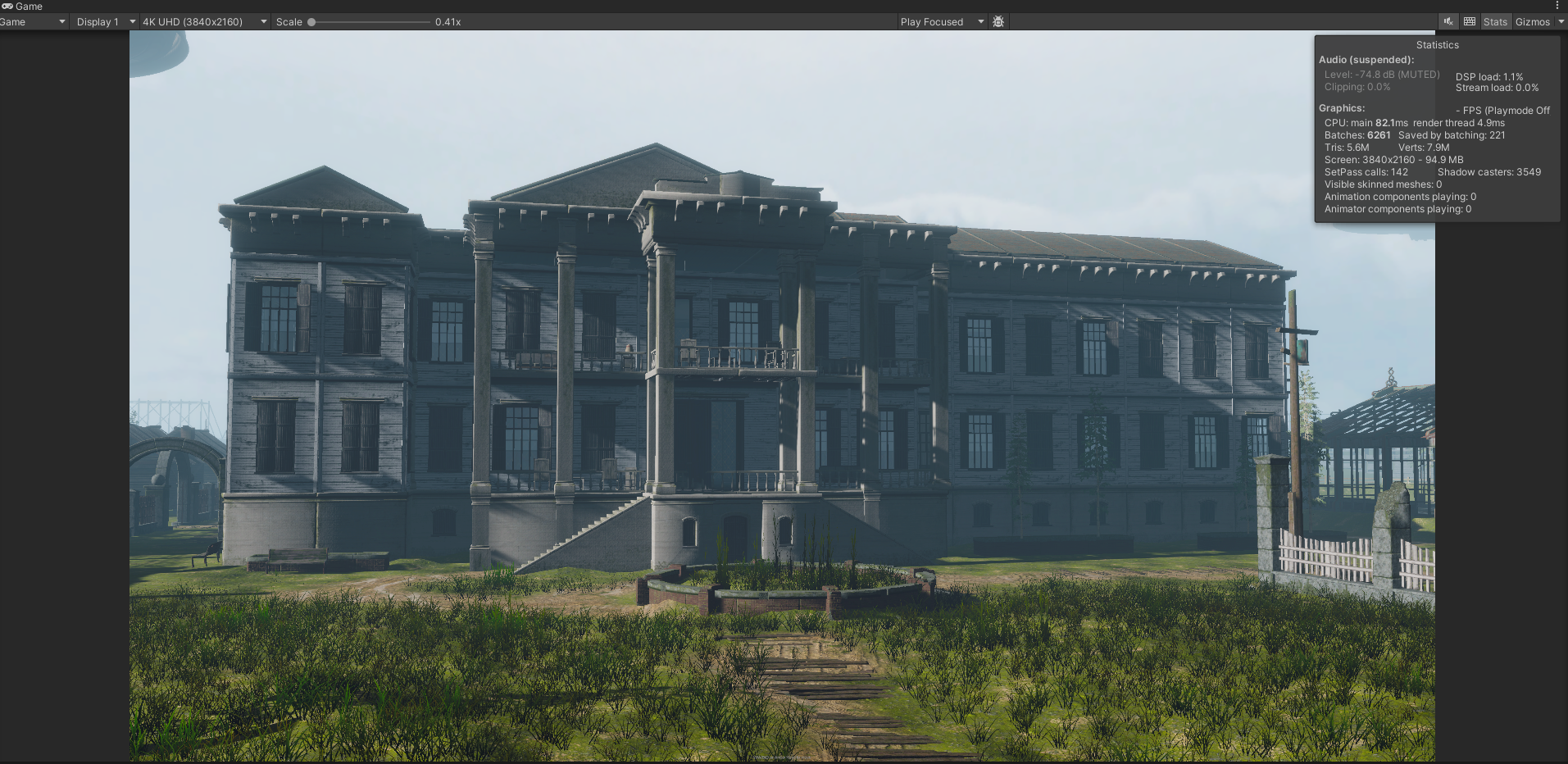Viewport: 1568px width, 764px height.
Task: Hide the Stats overlay
Action: (x=1495, y=22)
